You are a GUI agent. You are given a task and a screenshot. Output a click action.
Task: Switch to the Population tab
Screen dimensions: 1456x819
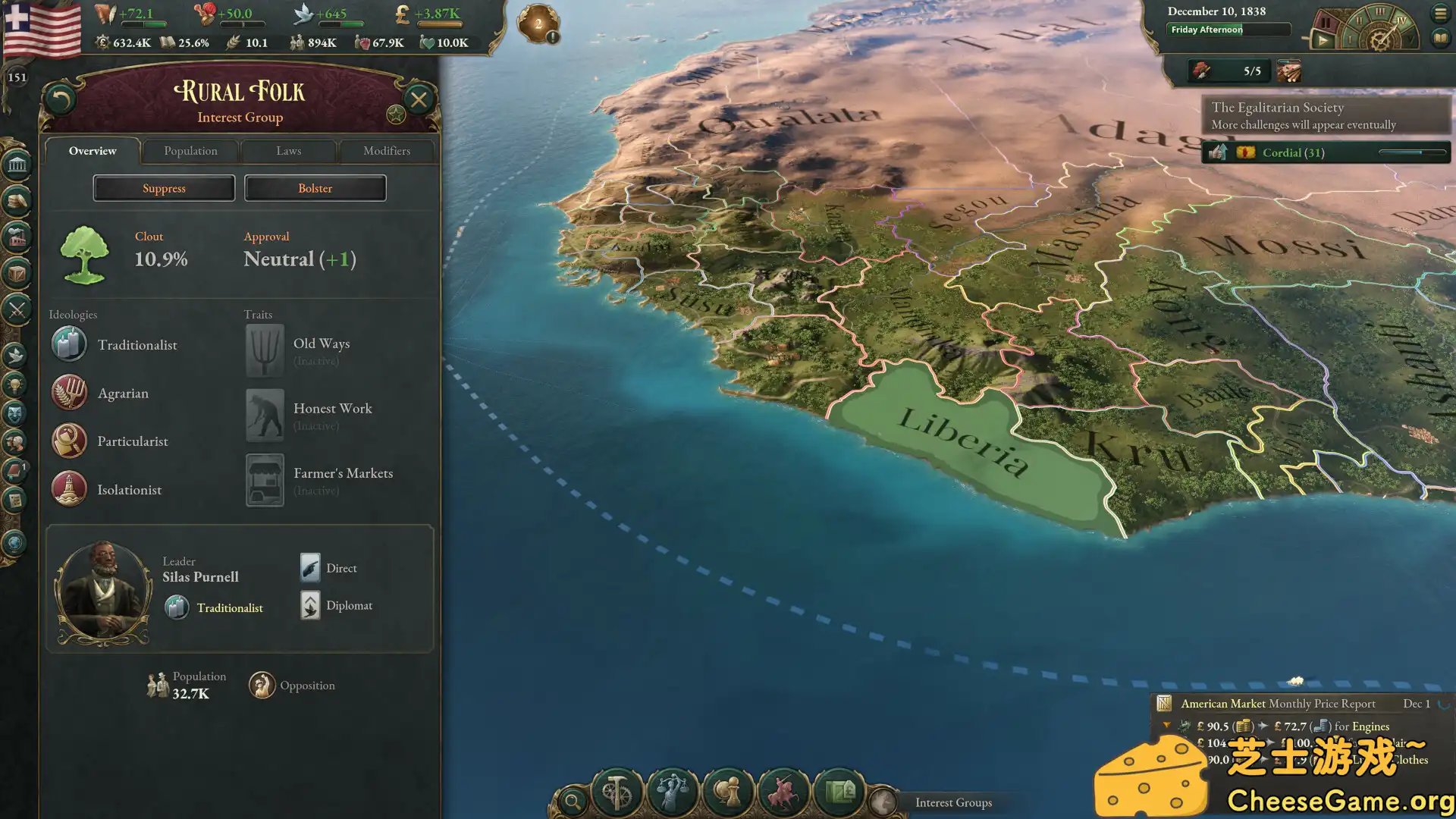point(190,151)
